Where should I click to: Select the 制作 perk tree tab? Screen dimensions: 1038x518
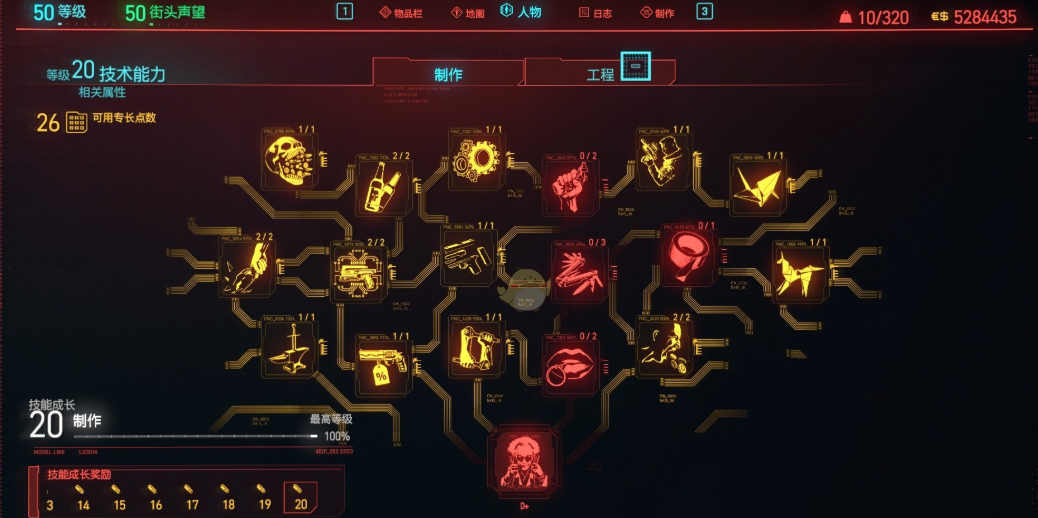[448, 74]
